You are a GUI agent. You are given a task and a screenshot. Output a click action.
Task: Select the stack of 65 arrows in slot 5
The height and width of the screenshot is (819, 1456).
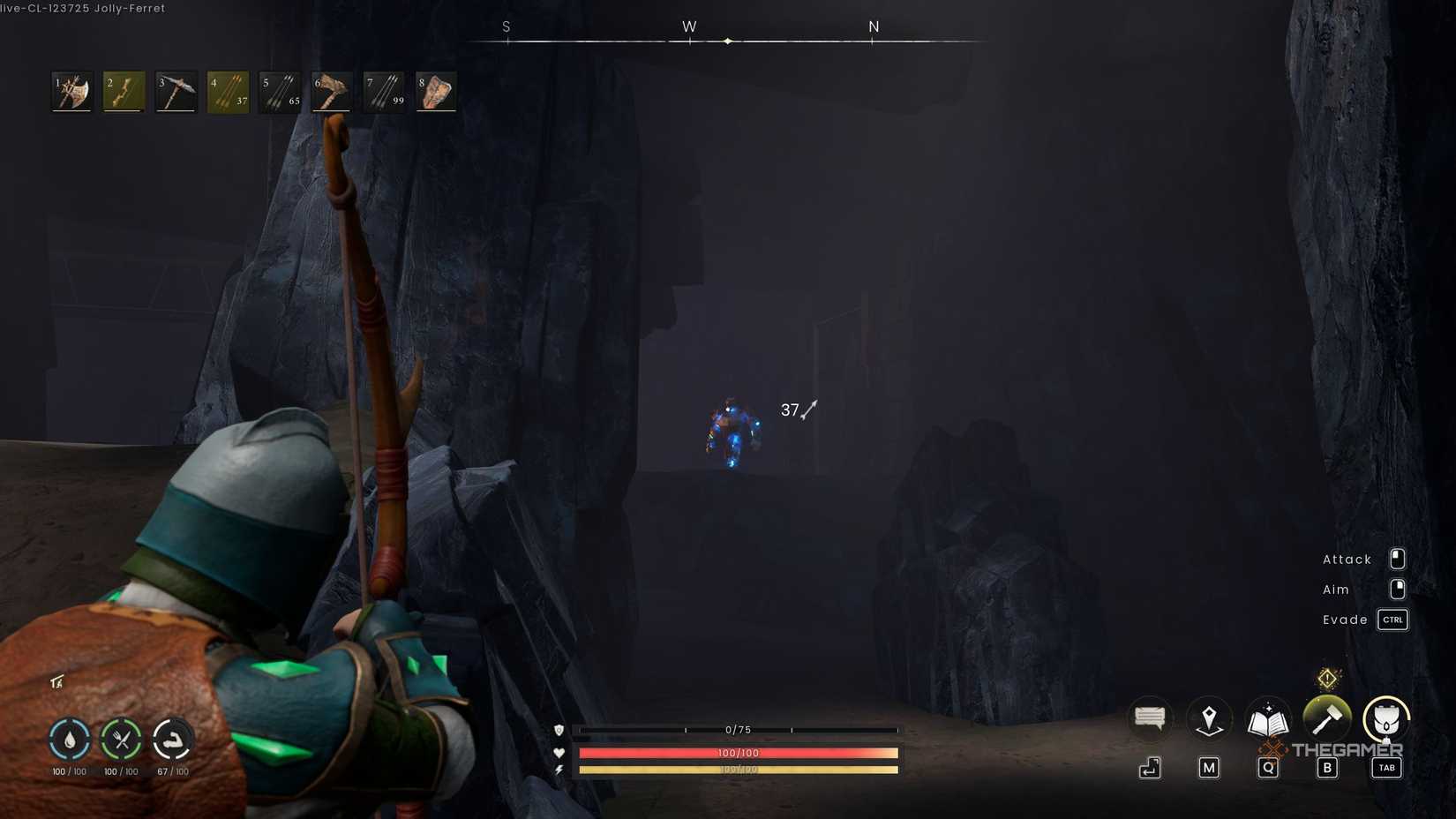pos(279,92)
